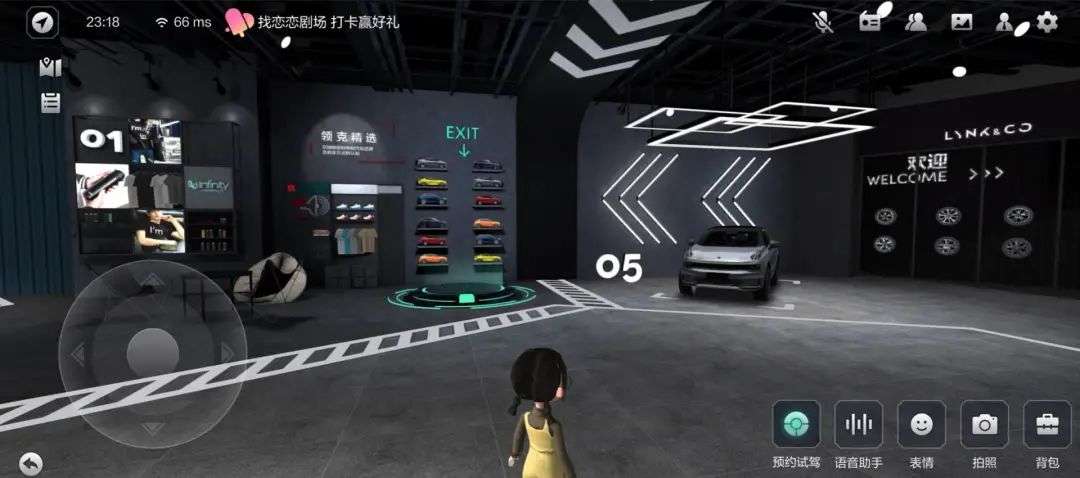The width and height of the screenshot is (1080, 478).
Task: Open the friends list icon
Action: (x=916, y=22)
